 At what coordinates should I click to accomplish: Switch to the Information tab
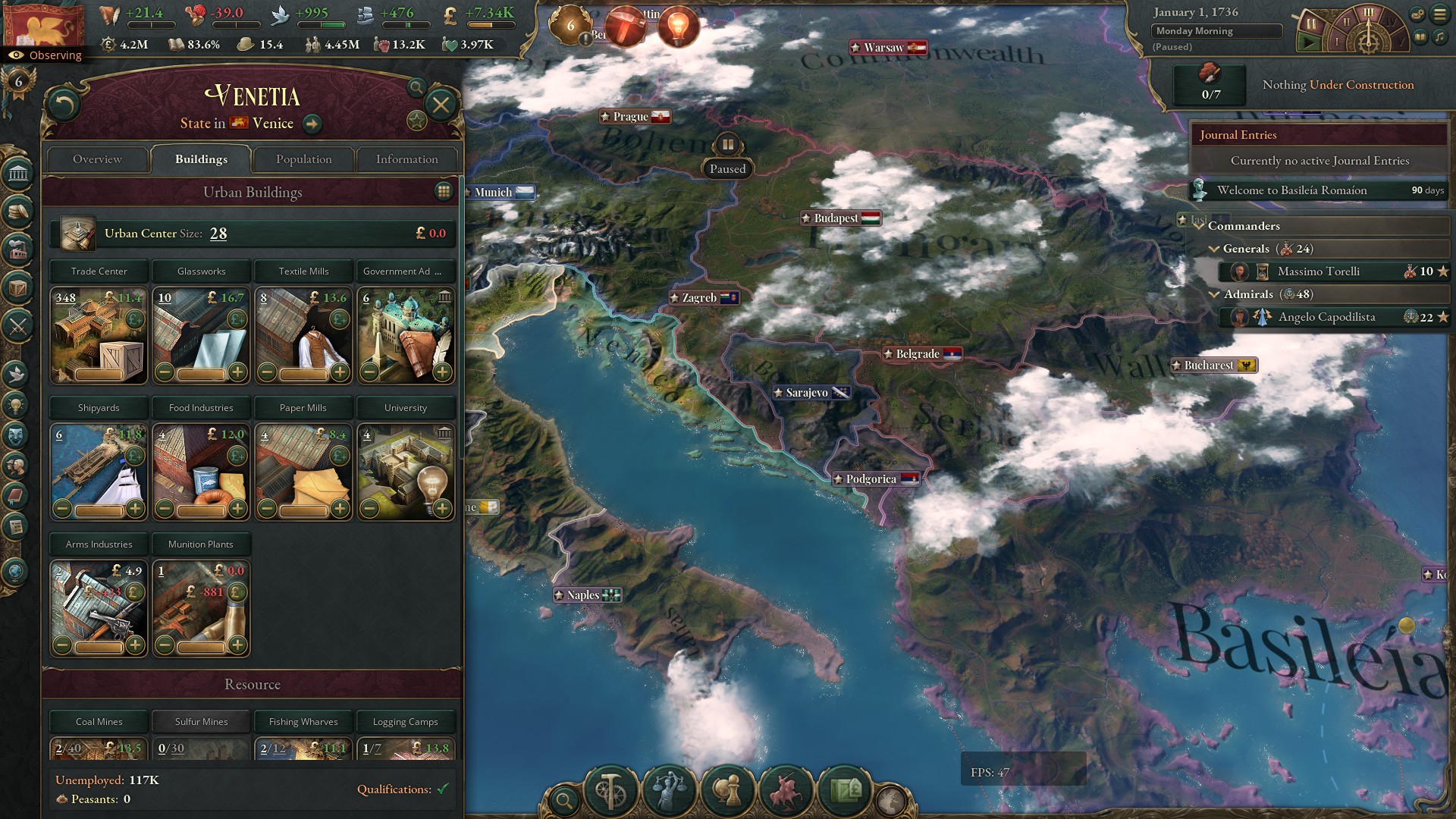pyautogui.click(x=406, y=159)
